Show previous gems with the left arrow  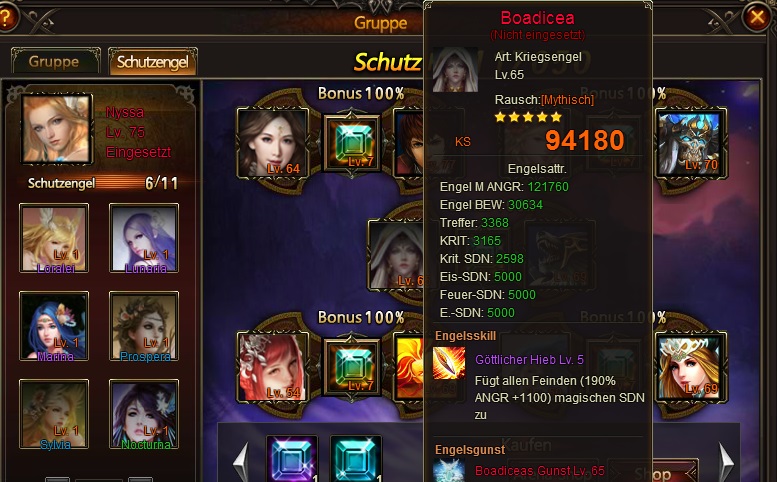click(240, 461)
